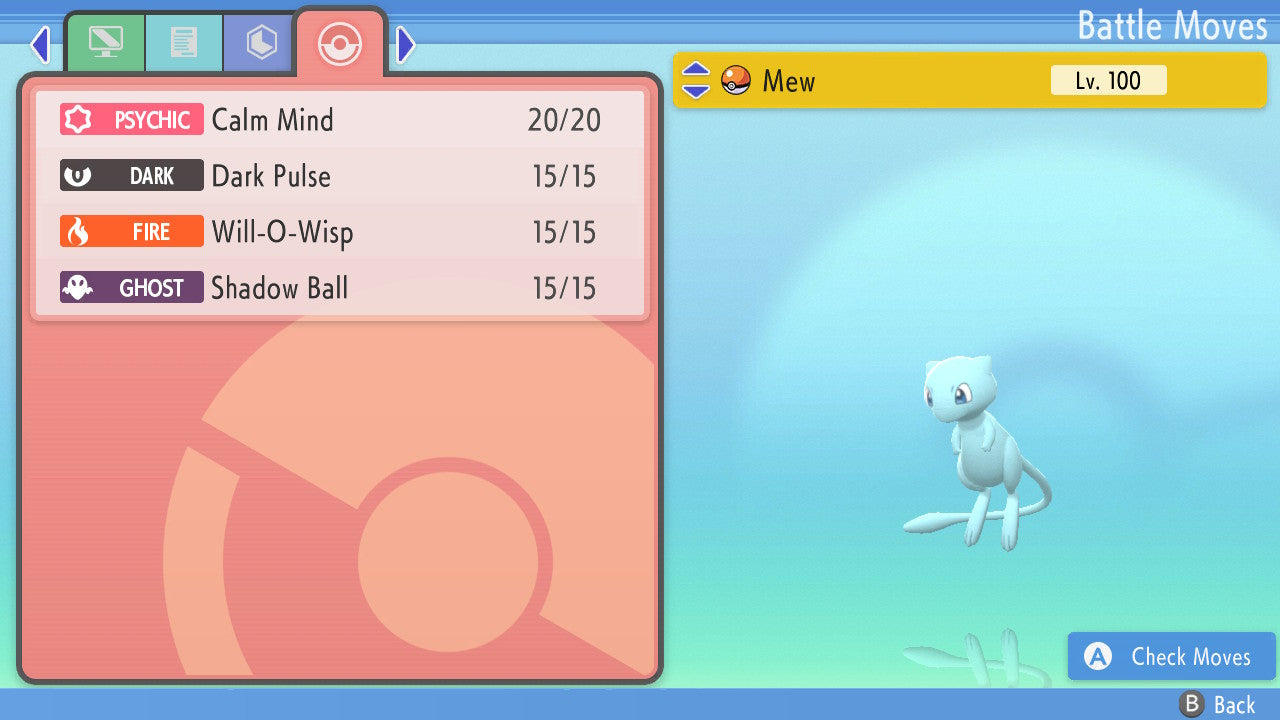The width and height of the screenshot is (1280, 720).
Task: Click the Battle Moves heading
Action: click(1171, 26)
